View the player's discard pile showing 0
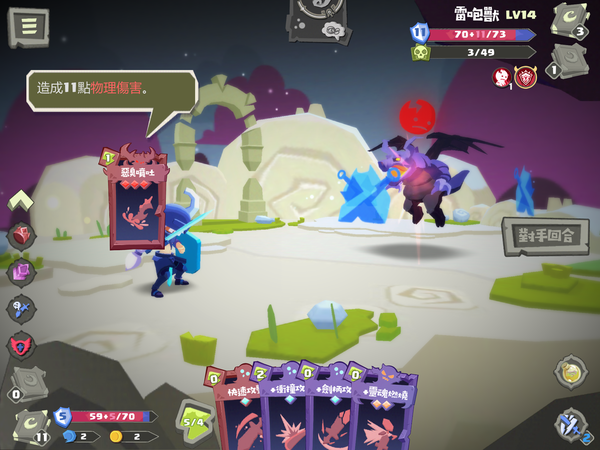Viewport: 600px width, 450px height. click(24, 381)
